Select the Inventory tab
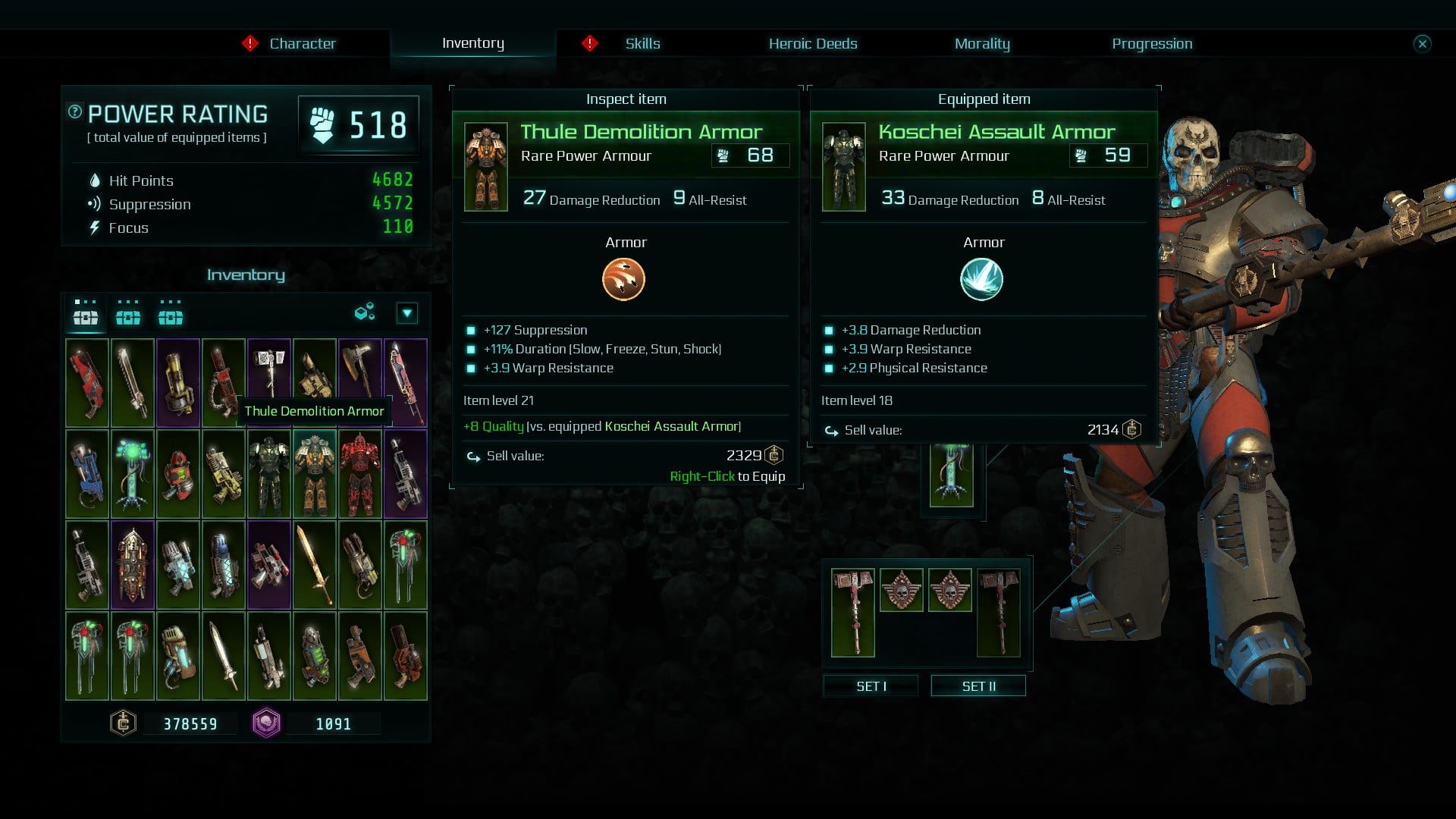Image resolution: width=1456 pixels, height=819 pixels. [x=472, y=43]
